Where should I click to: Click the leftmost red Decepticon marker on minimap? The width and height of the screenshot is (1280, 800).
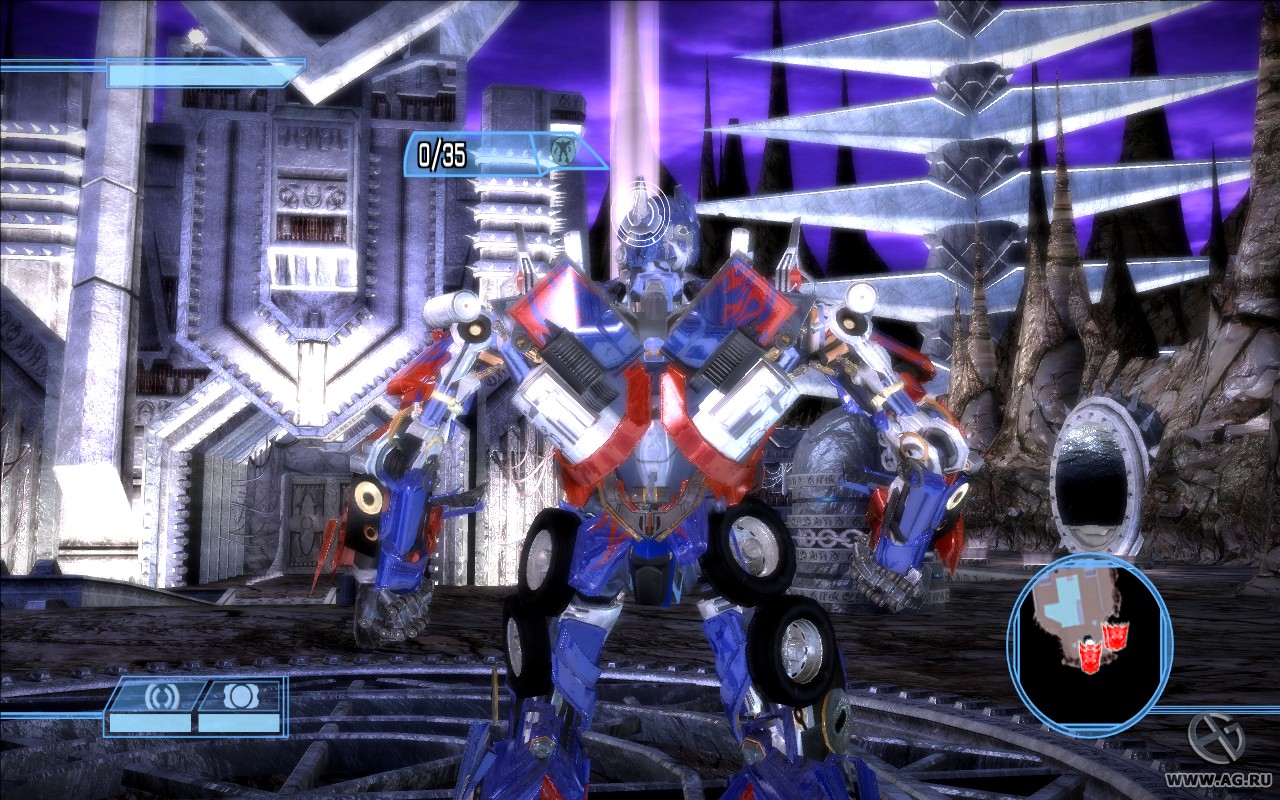click(1090, 655)
